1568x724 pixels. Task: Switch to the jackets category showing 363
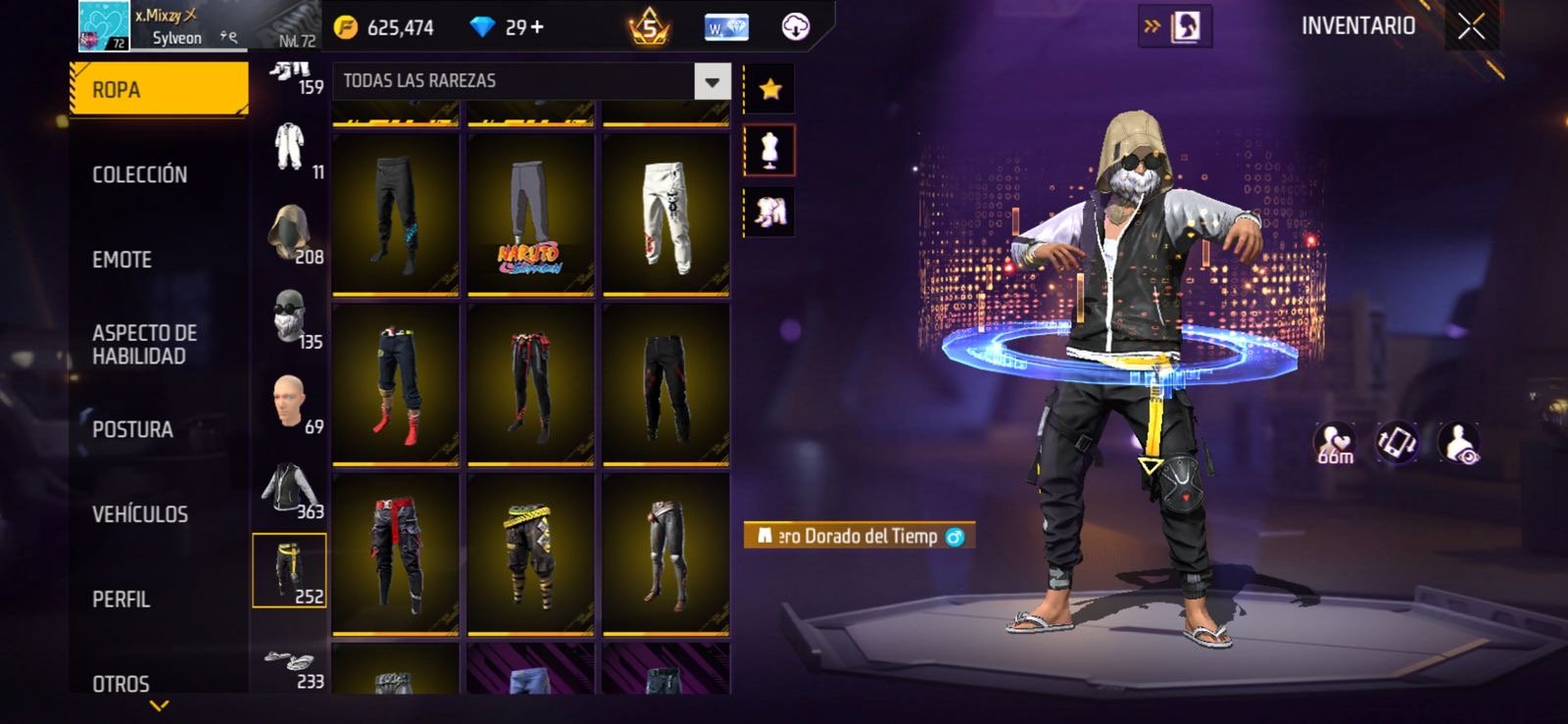(290, 489)
